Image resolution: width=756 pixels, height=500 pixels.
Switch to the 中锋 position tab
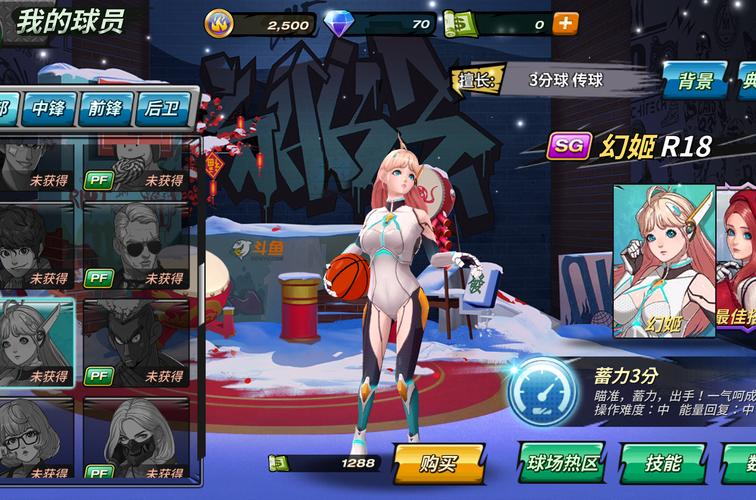click(49, 108)
